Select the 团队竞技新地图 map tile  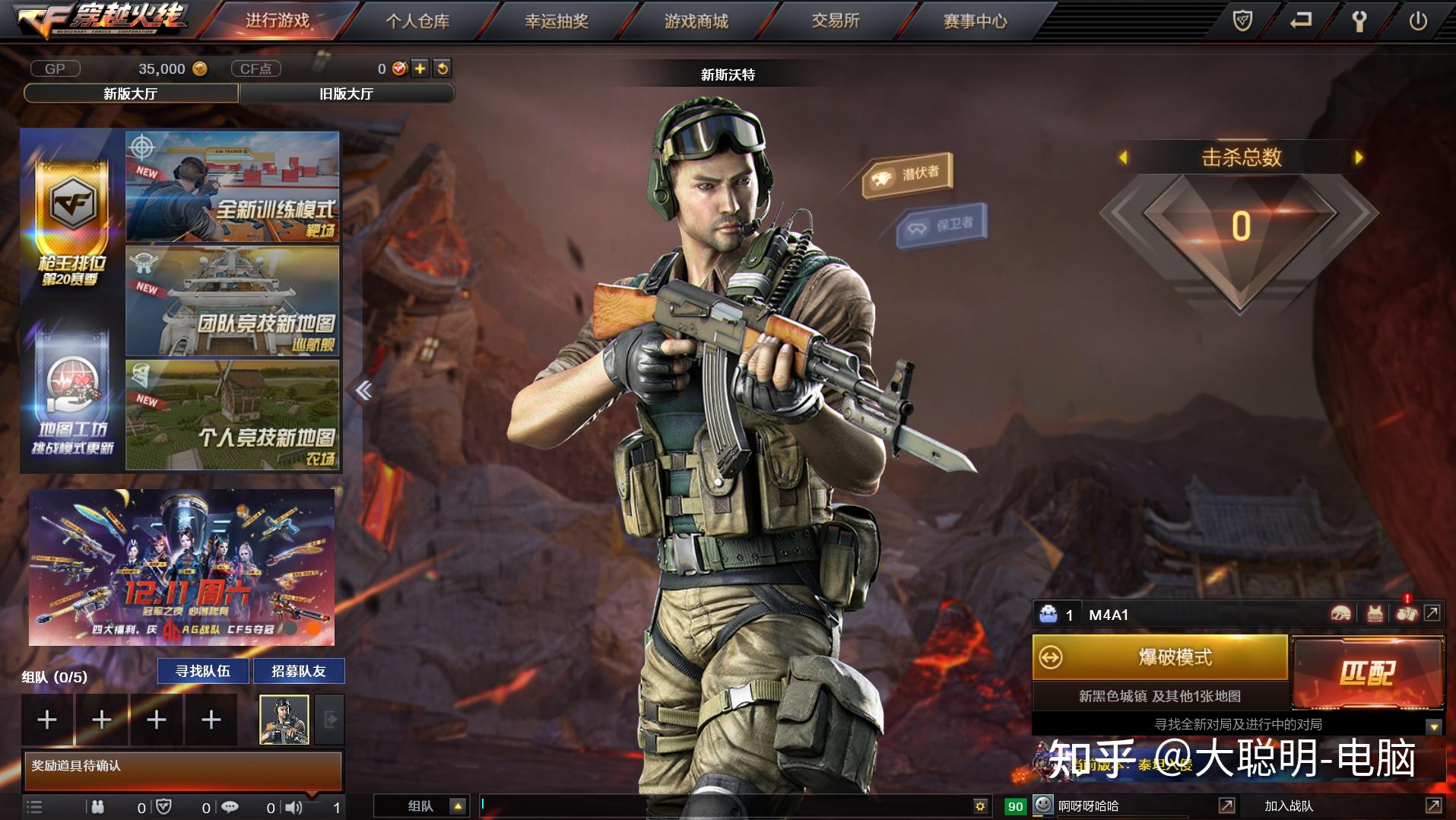coord(233,301)
